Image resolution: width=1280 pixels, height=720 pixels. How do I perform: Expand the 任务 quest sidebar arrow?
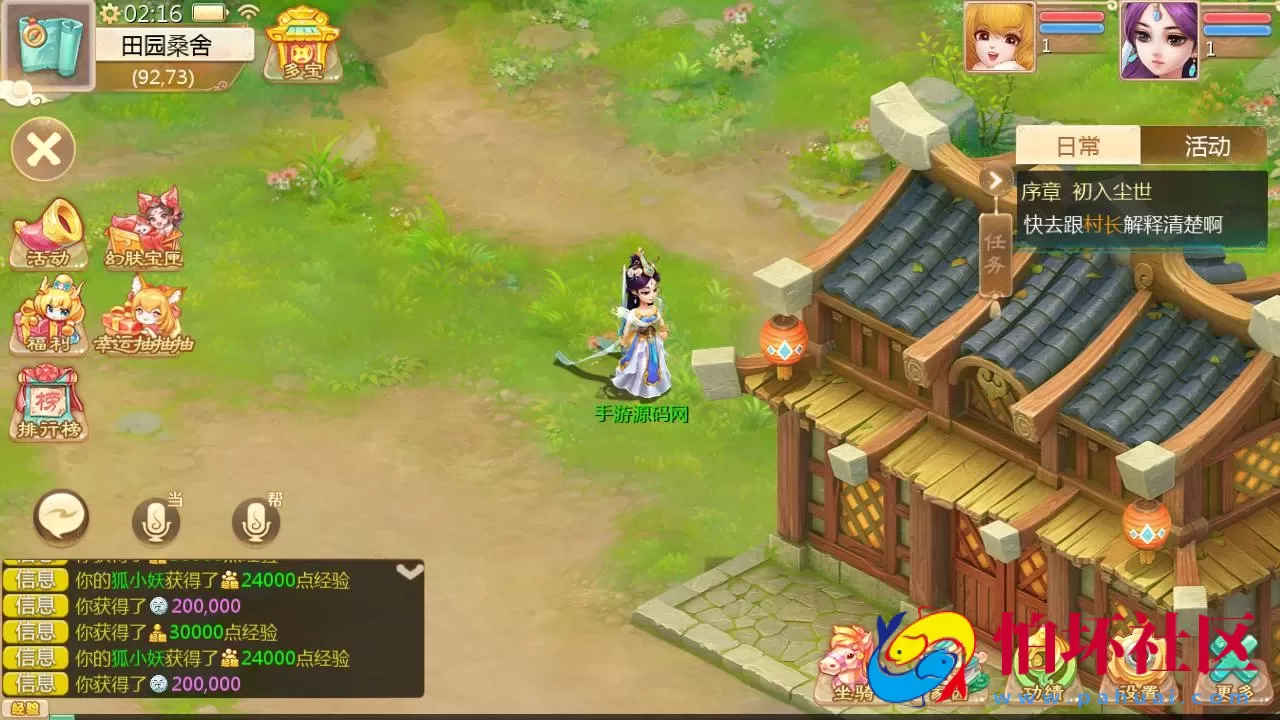coord(995,181)
